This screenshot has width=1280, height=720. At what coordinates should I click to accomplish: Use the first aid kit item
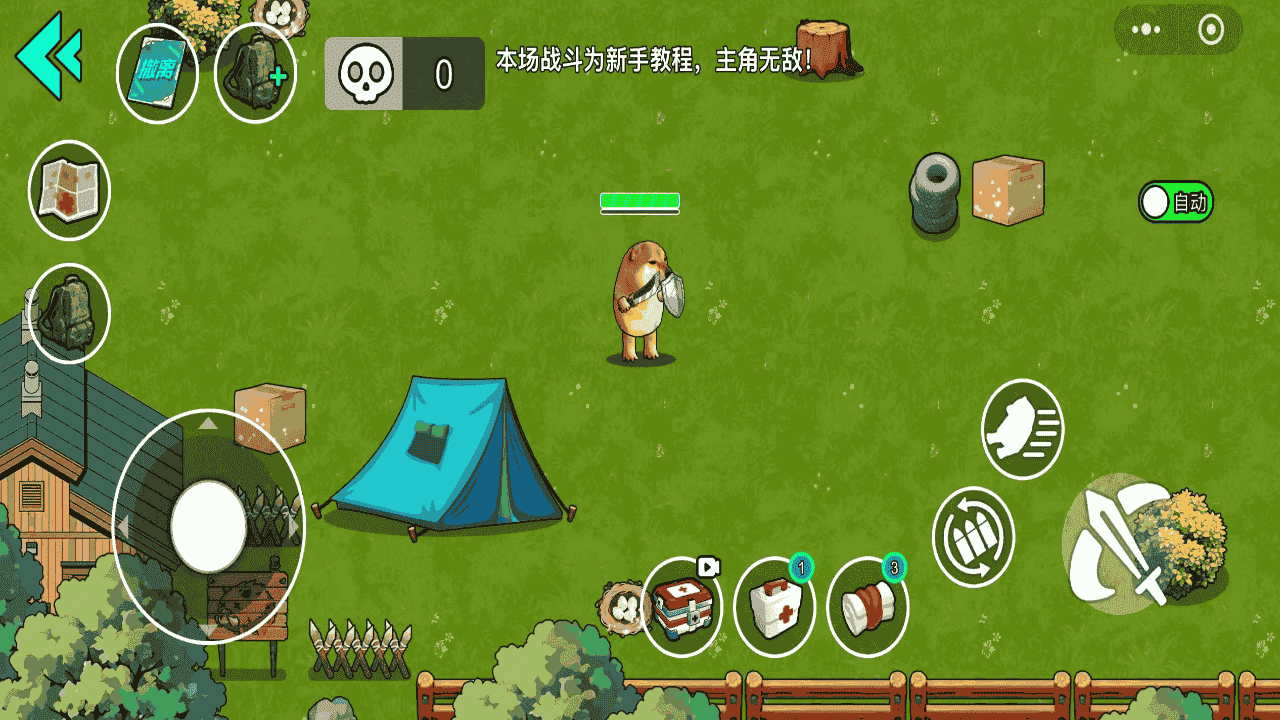[x=774, y=607]
